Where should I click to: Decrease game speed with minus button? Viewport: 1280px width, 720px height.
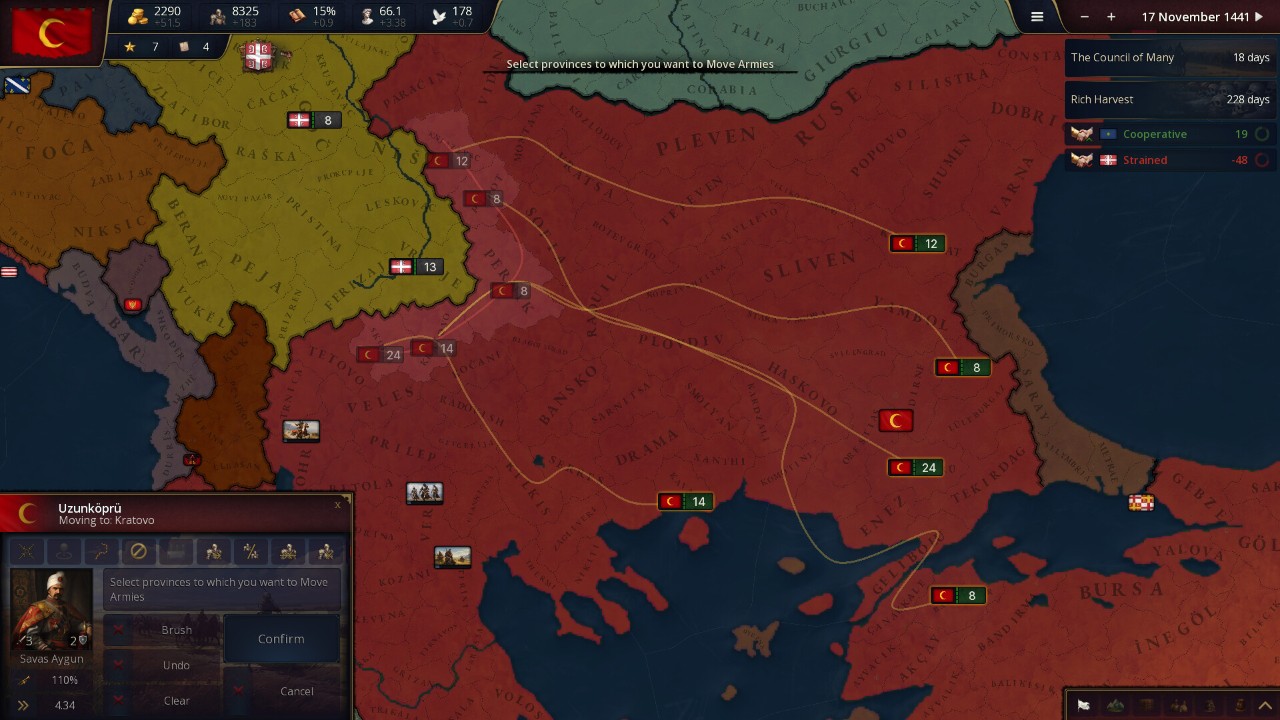(x=1085, y=17)
